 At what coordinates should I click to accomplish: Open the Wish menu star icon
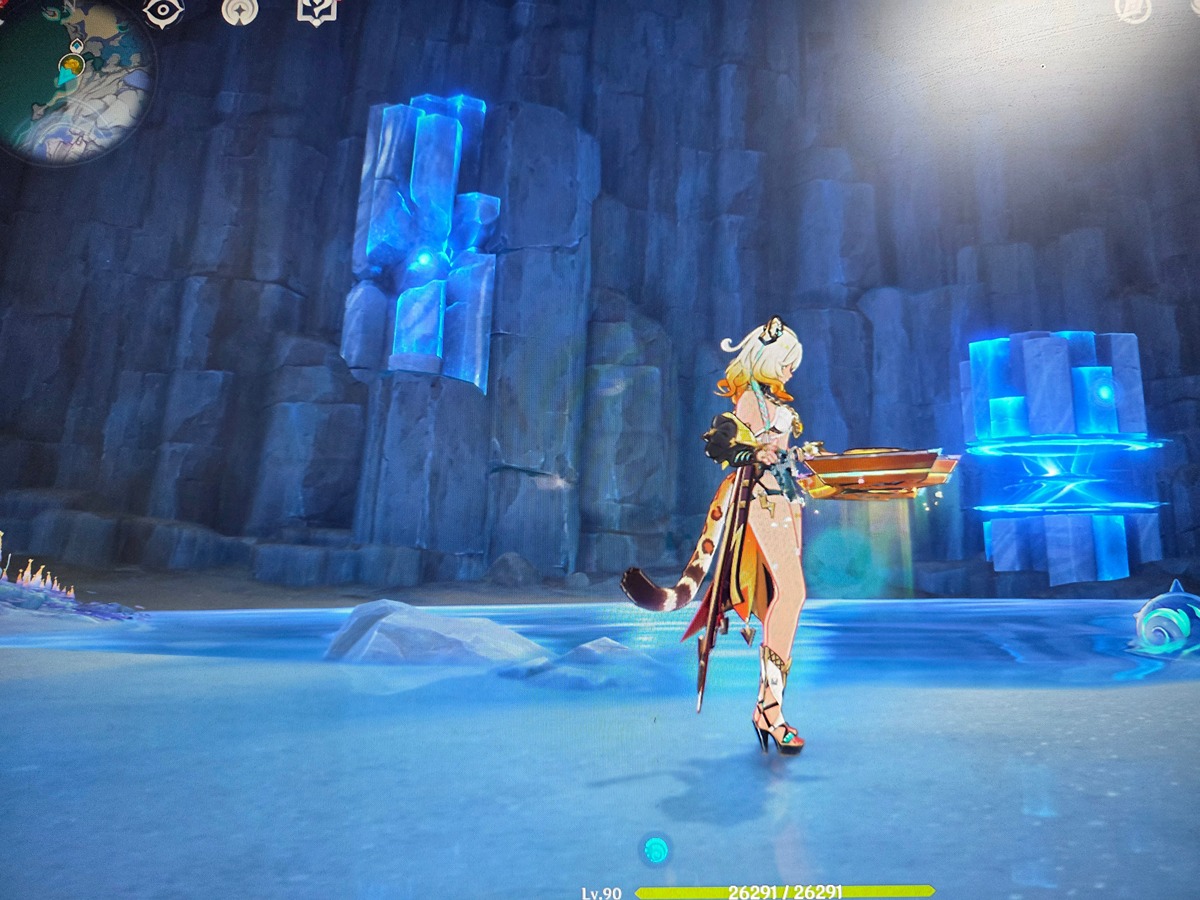point(240,10)
